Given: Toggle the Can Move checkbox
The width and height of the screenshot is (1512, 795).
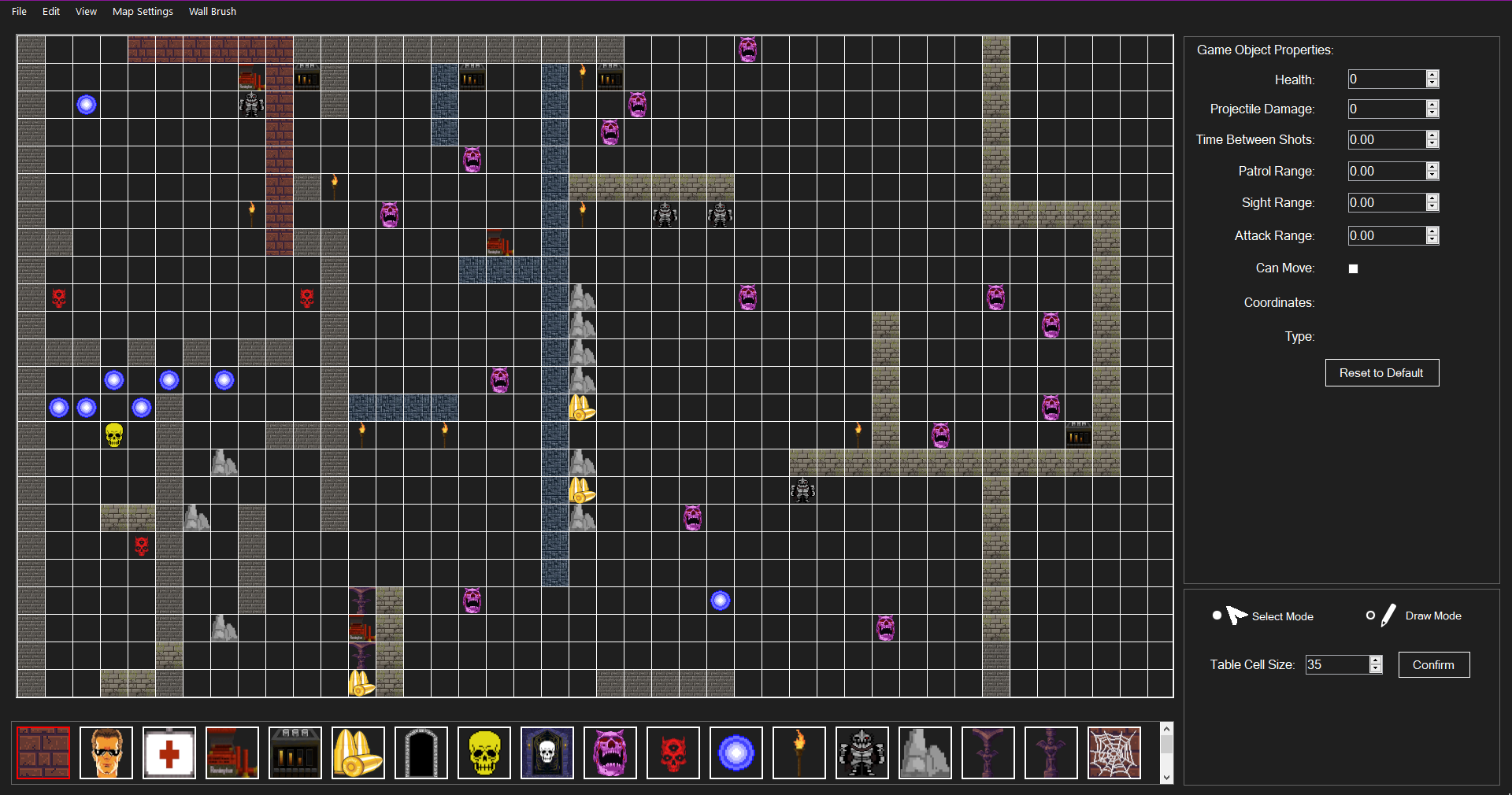Looking at the screenshot, I should 1352,268.
